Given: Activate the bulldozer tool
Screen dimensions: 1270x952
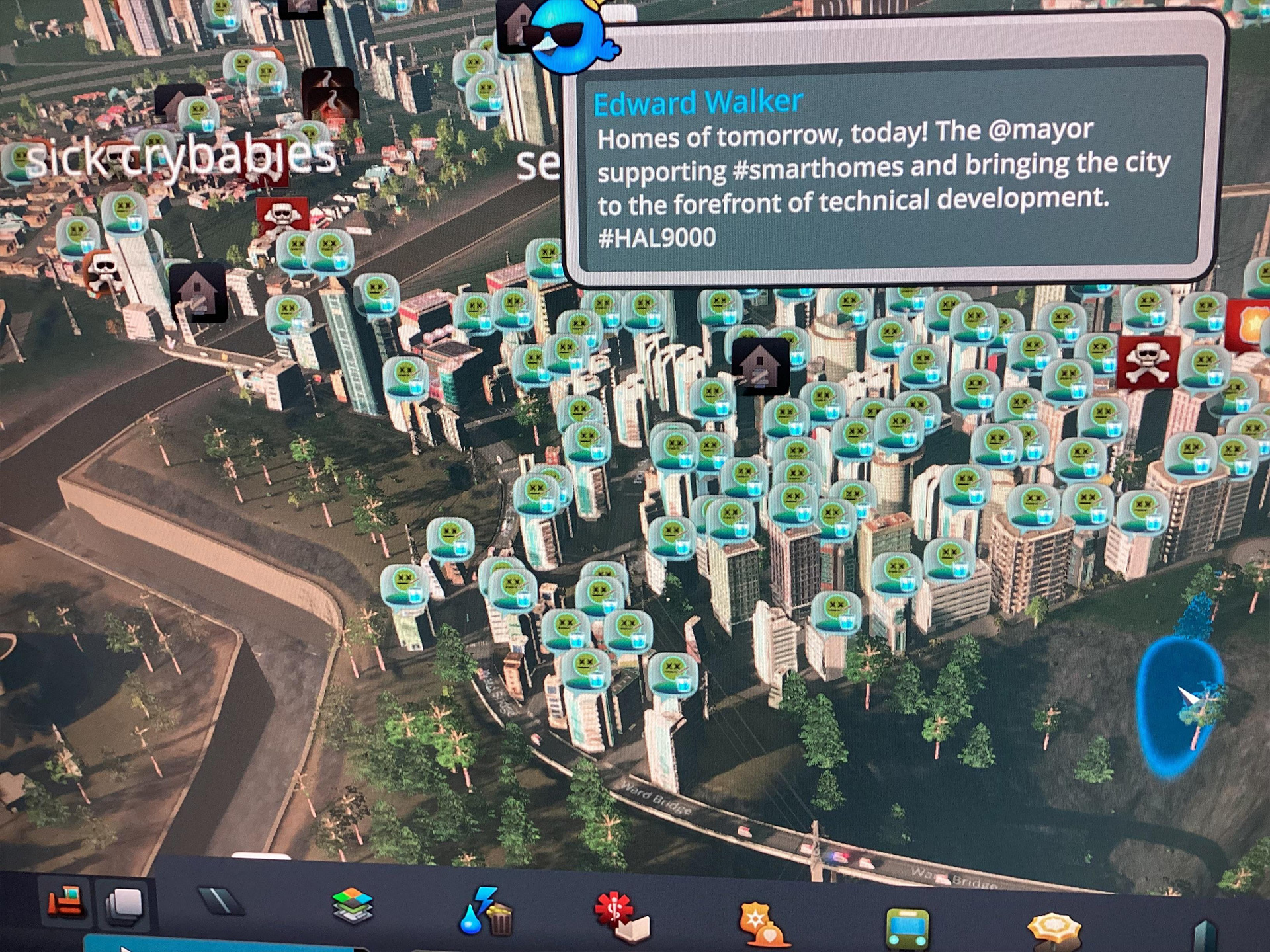Looking at the screenshot, I should [65, 902].
